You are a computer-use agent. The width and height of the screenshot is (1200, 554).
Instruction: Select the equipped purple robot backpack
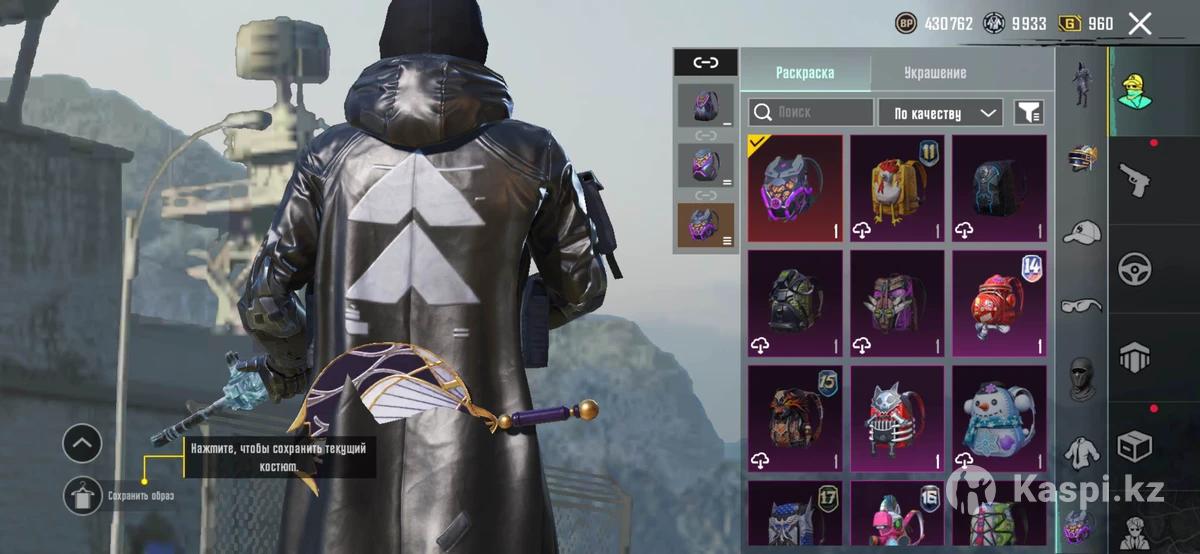[795, 189]
